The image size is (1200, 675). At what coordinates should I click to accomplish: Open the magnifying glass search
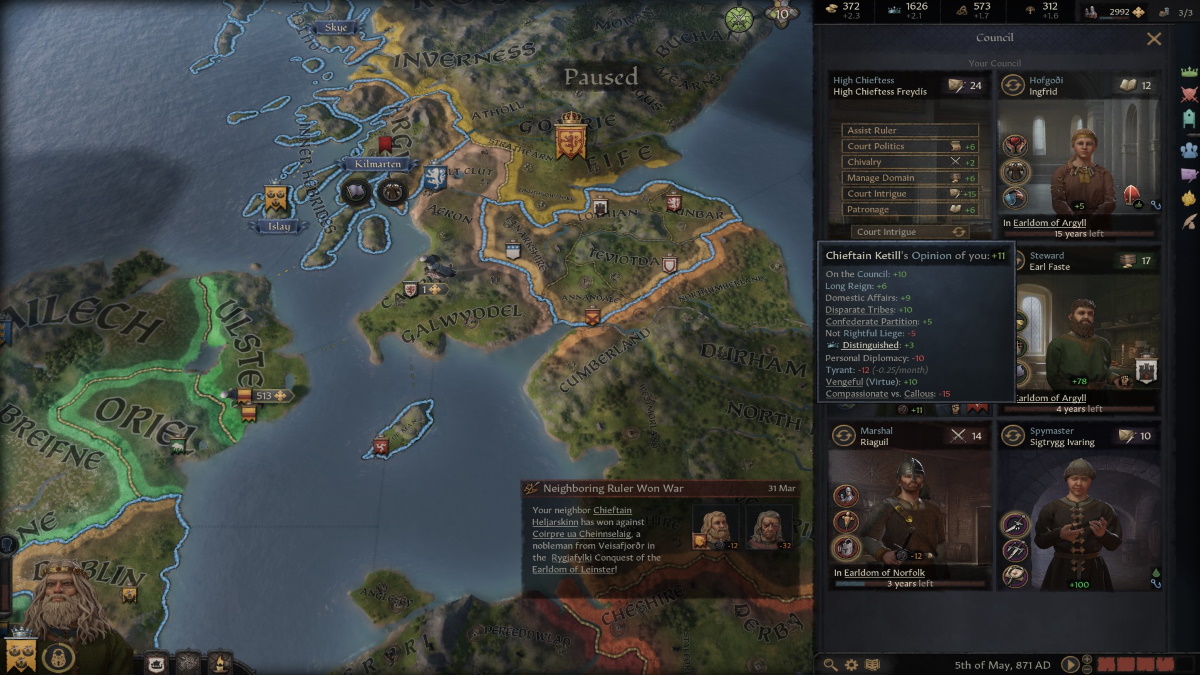pos(830,664)
